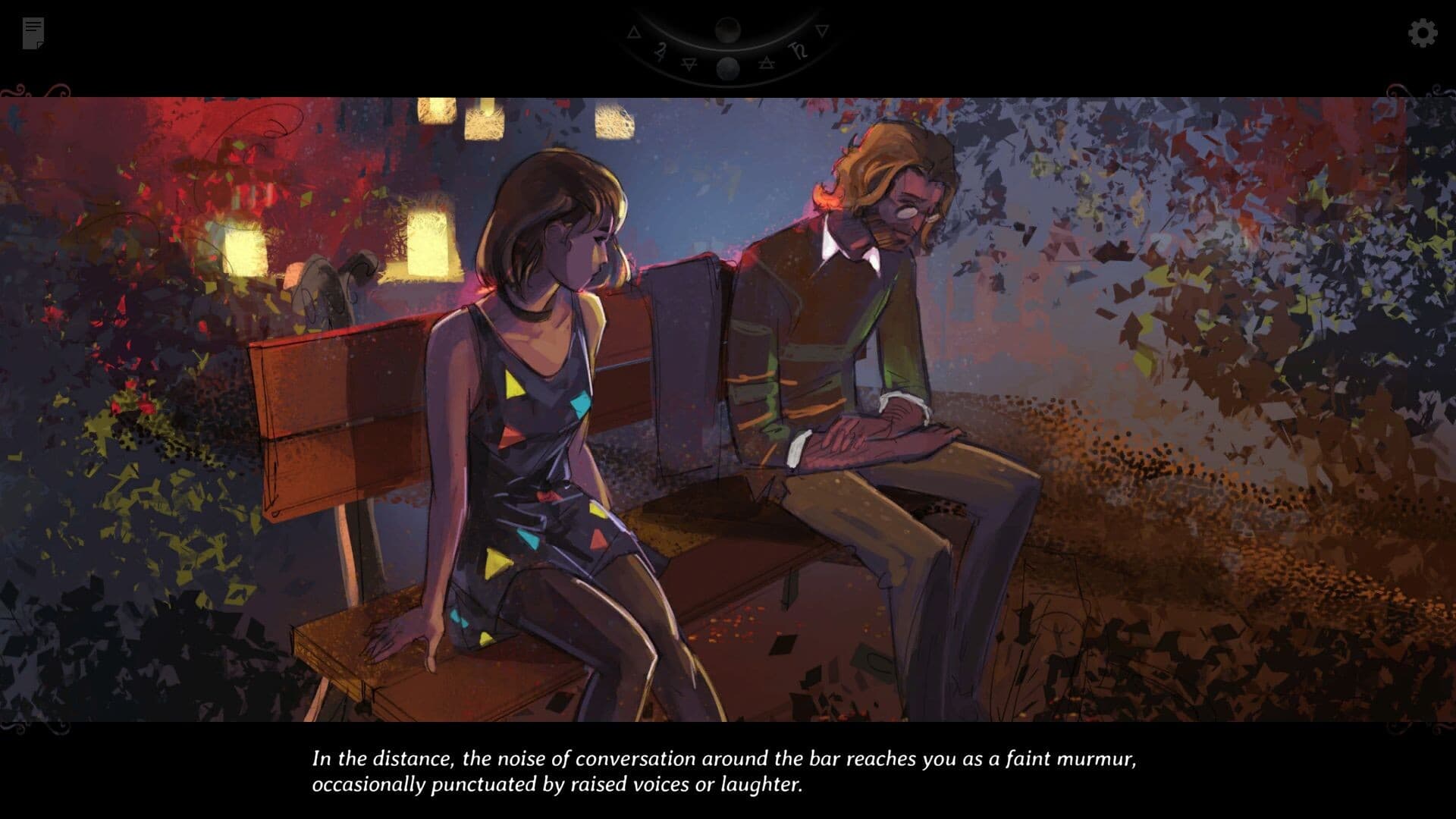Open the journal log in the top-left corner

pyautogui.click(x=32, y=32)
